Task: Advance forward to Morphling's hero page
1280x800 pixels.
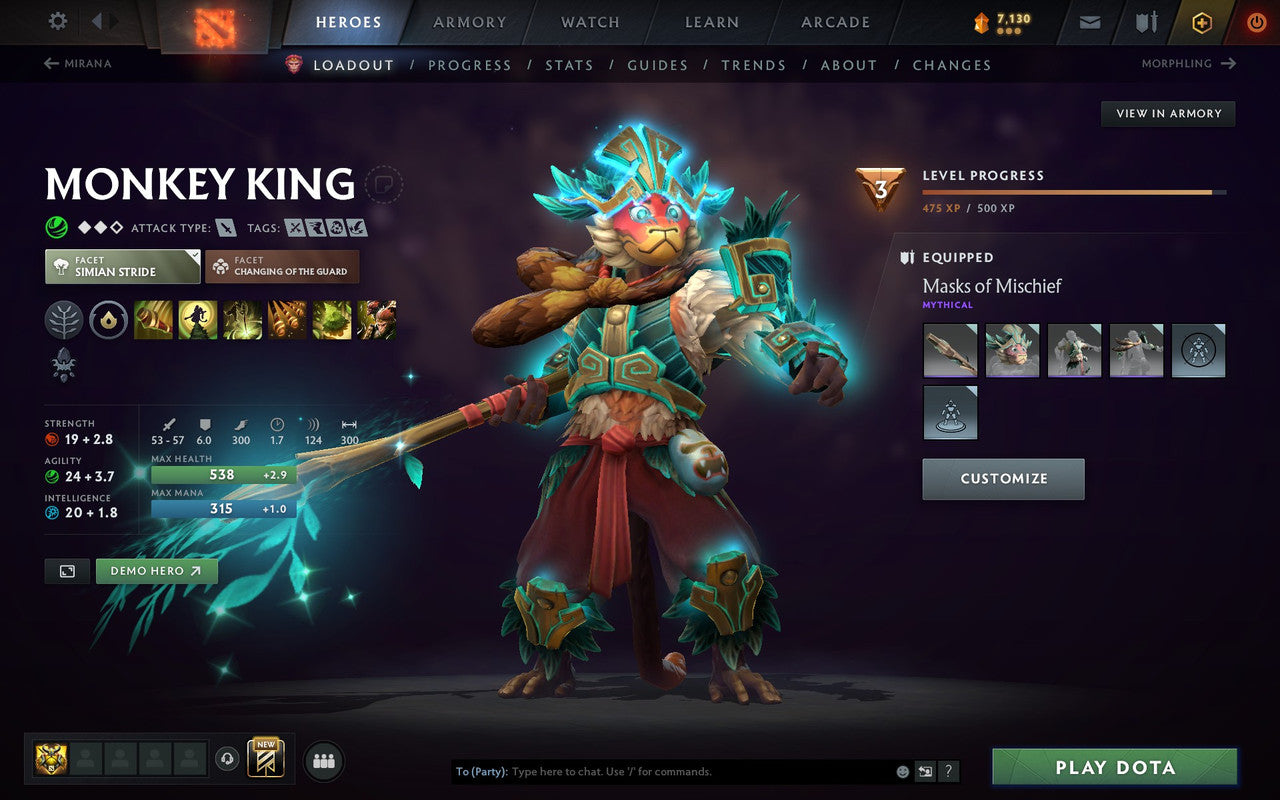Action: (1189, 63)
